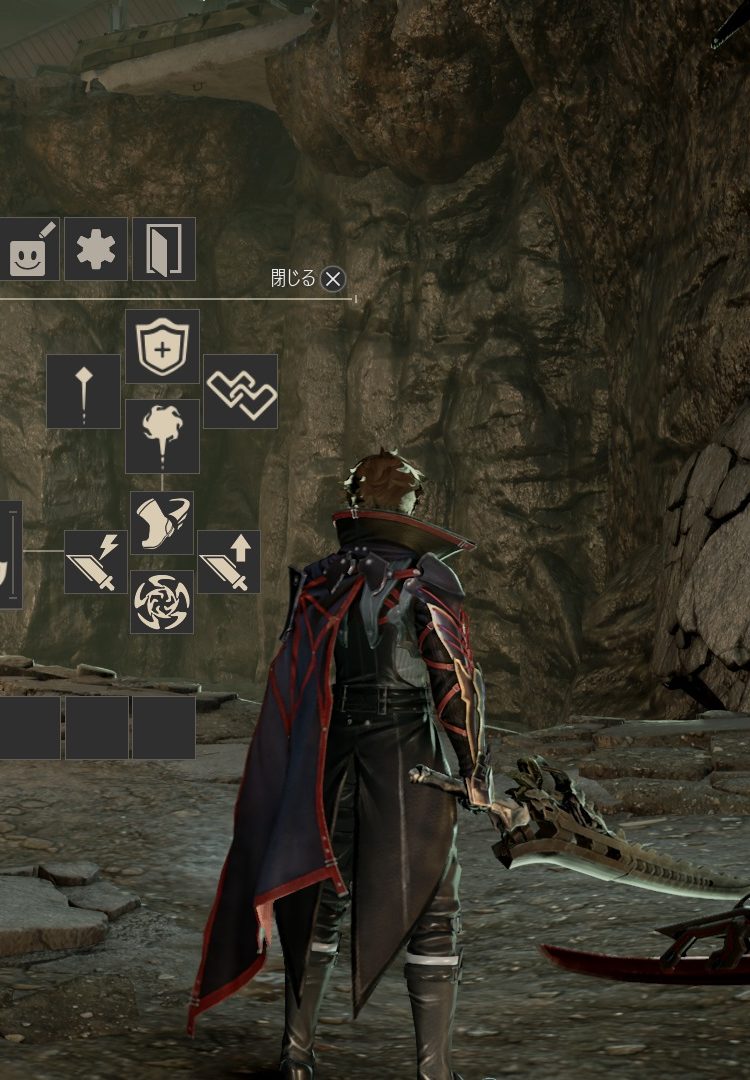Open the gear settings icon

96,249
